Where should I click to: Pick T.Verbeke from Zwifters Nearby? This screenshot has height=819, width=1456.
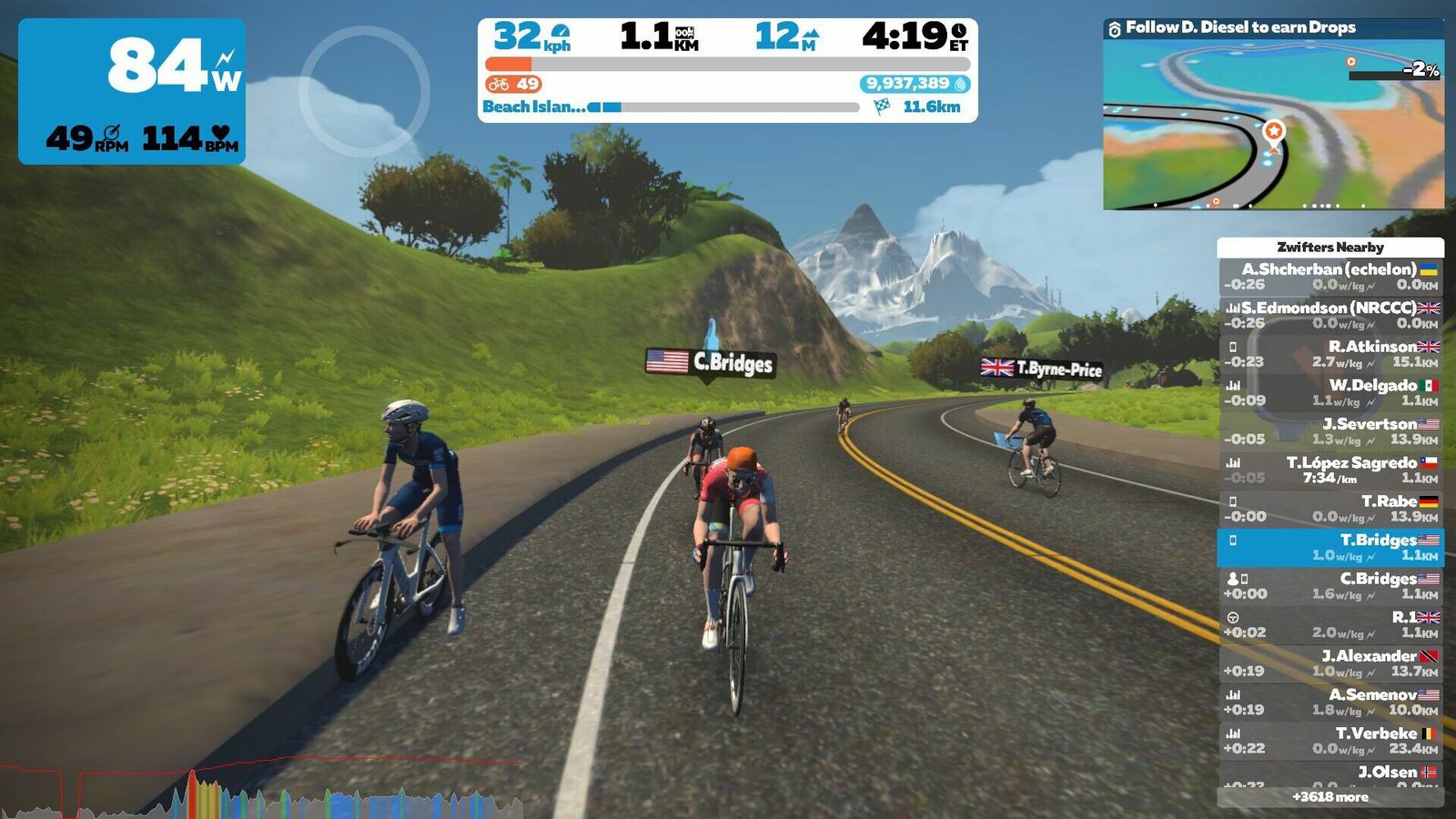[1330, 741]
